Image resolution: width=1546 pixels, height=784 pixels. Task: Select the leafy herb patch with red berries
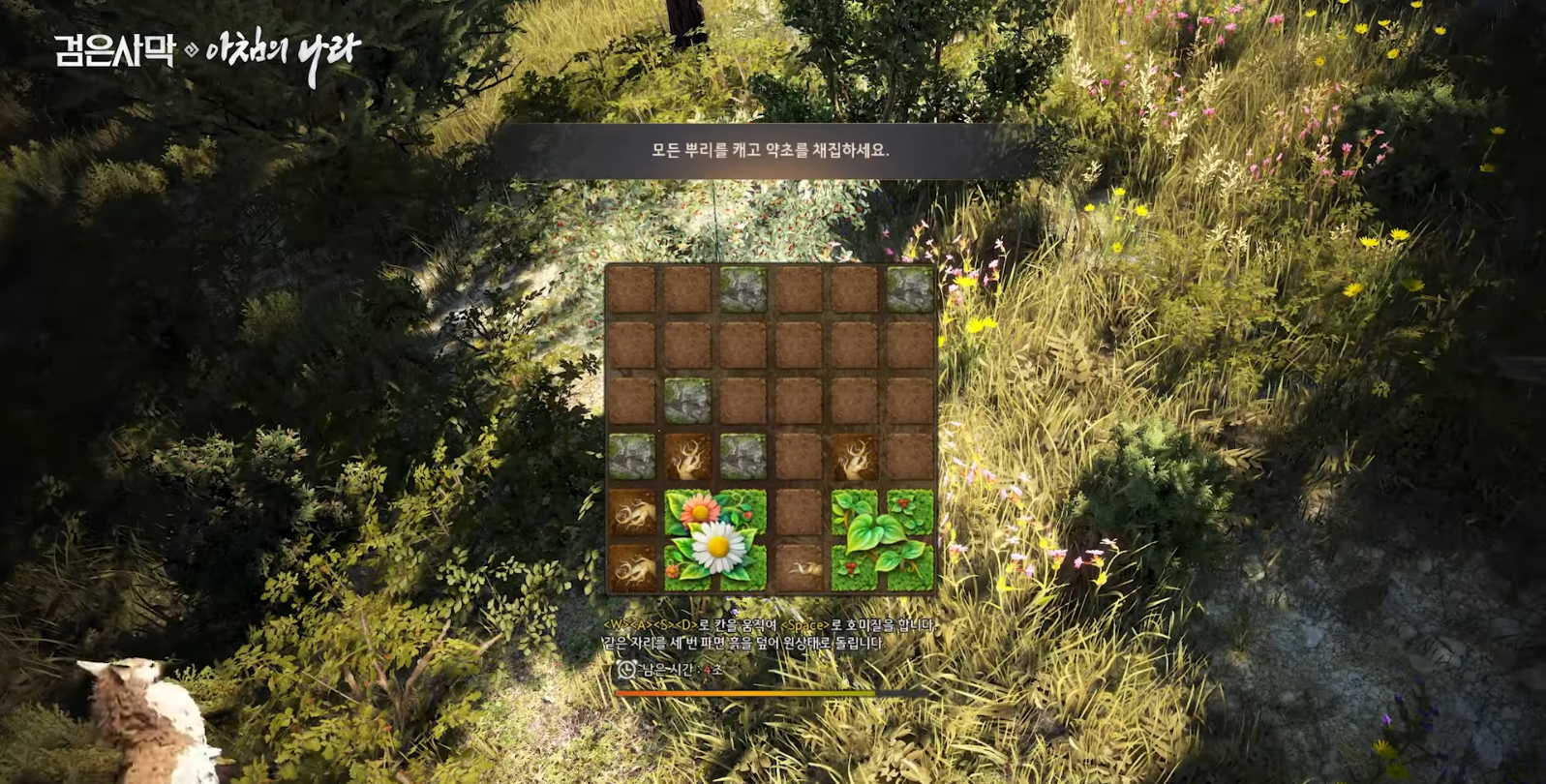coord(881,539)
